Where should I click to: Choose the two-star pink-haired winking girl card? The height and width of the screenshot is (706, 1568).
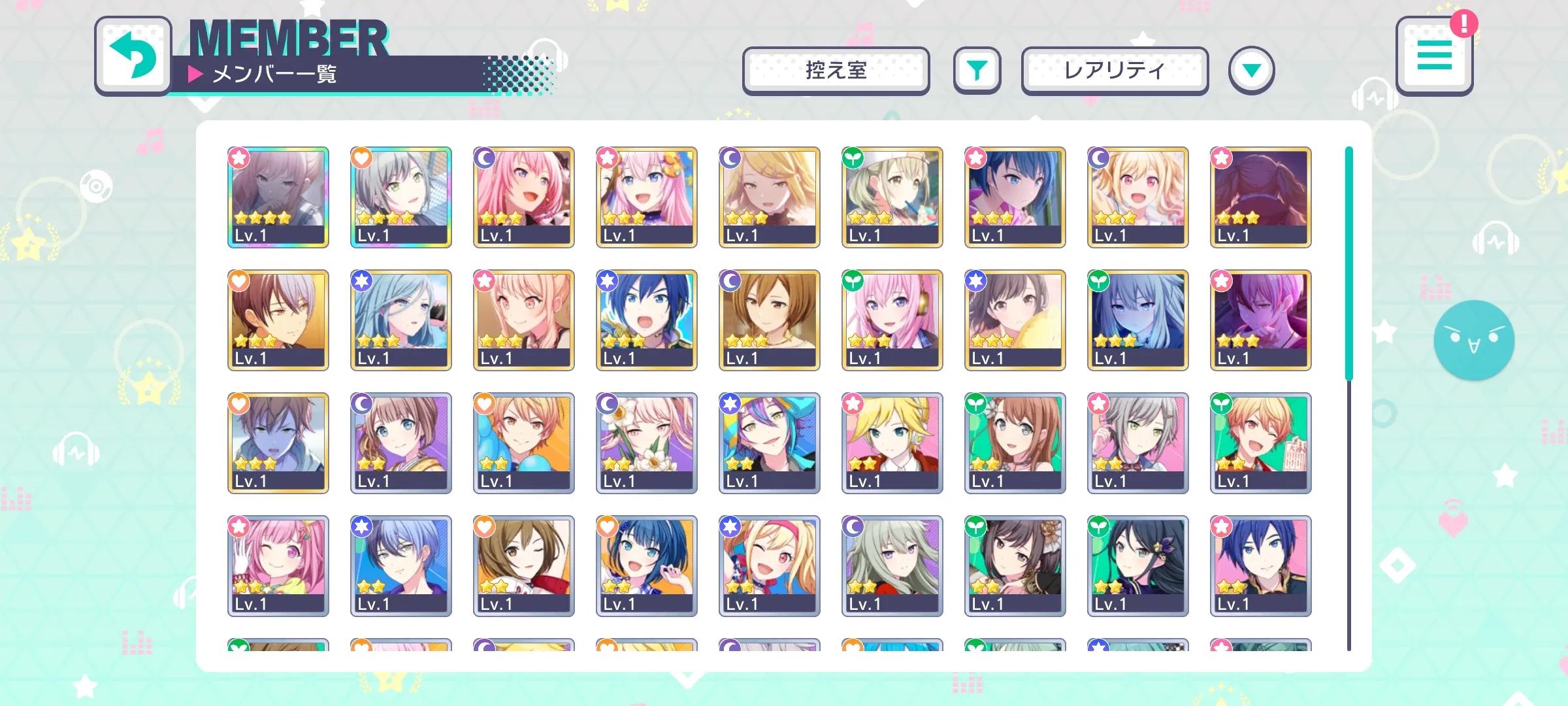tap(278, 565)
